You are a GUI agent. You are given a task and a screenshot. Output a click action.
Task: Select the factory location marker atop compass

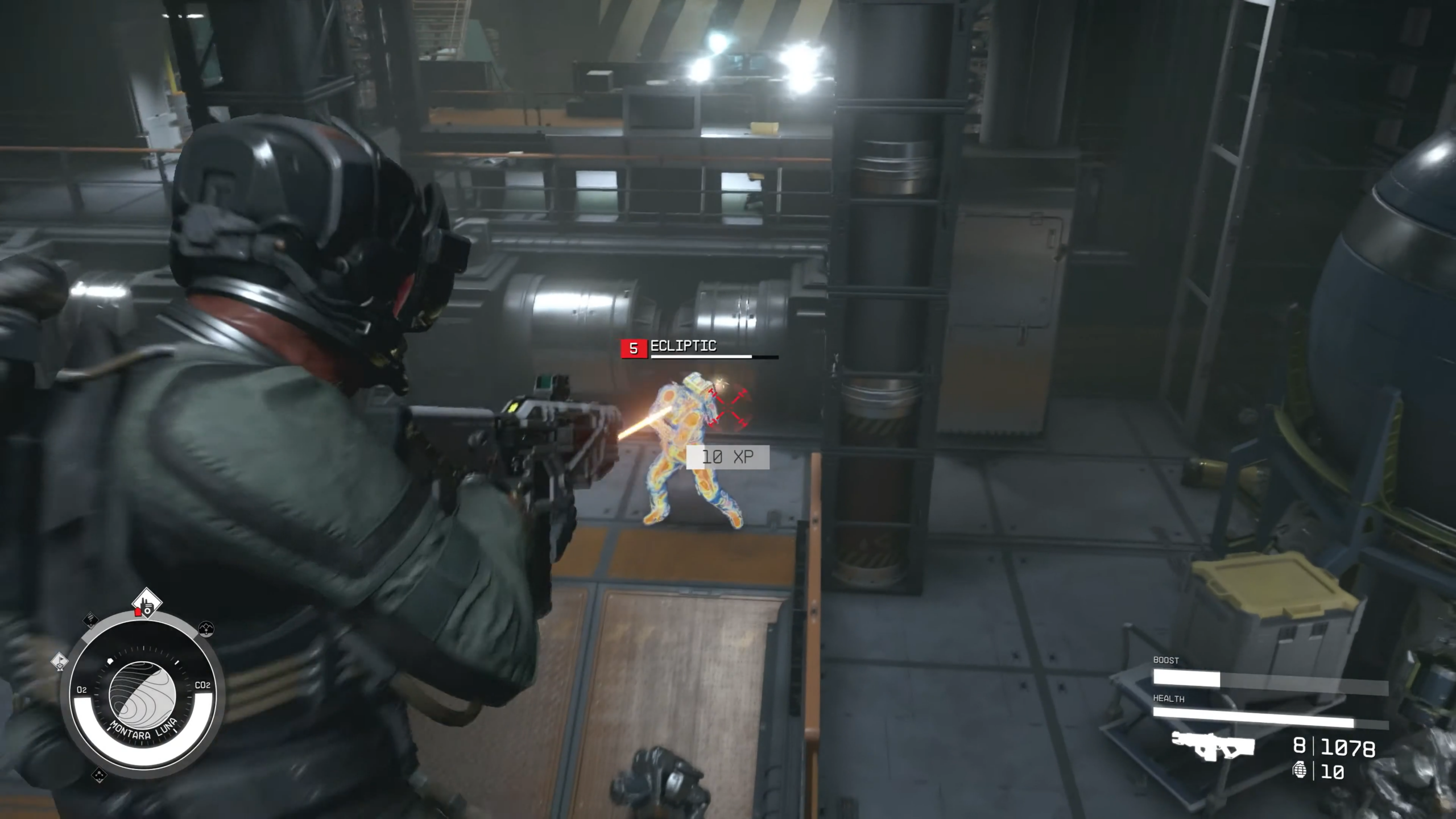pyautogui.click(x=147, y=602)
